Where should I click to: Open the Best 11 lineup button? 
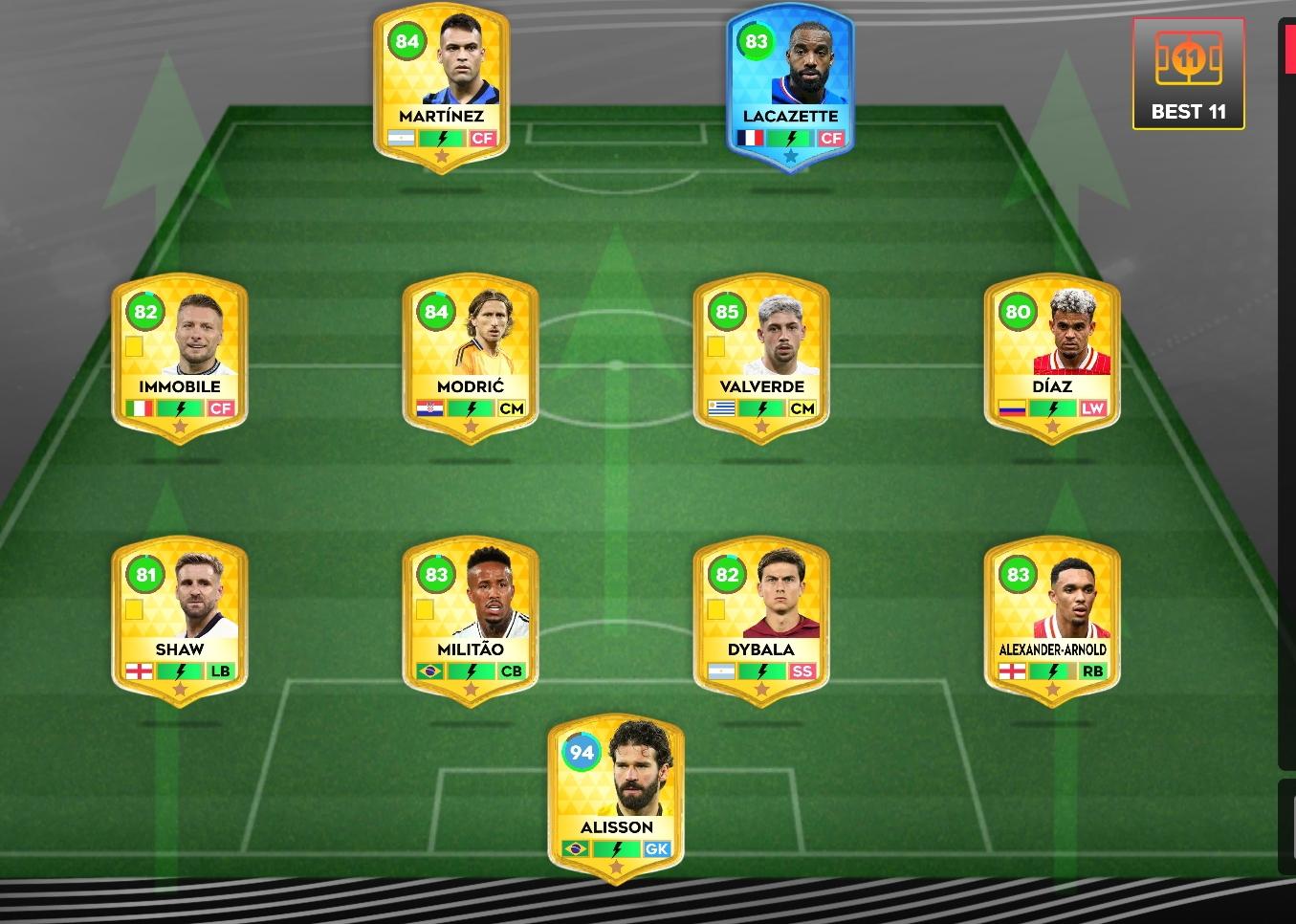coord(1188,75)
